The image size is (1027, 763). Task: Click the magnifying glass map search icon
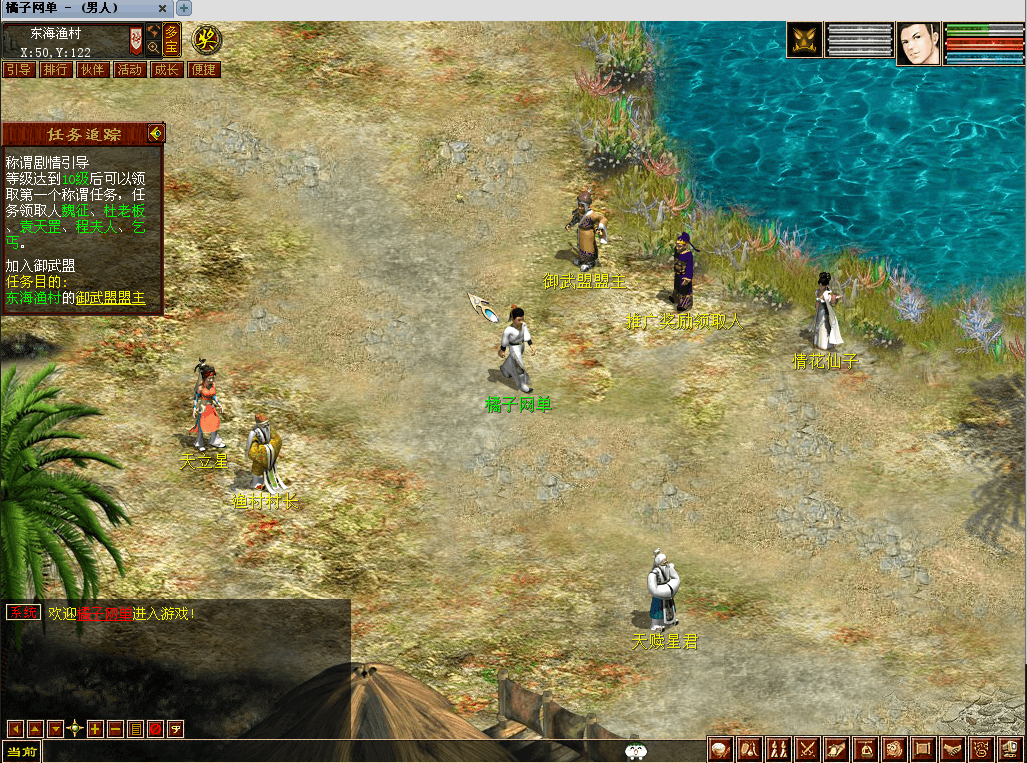pos(153,47)
